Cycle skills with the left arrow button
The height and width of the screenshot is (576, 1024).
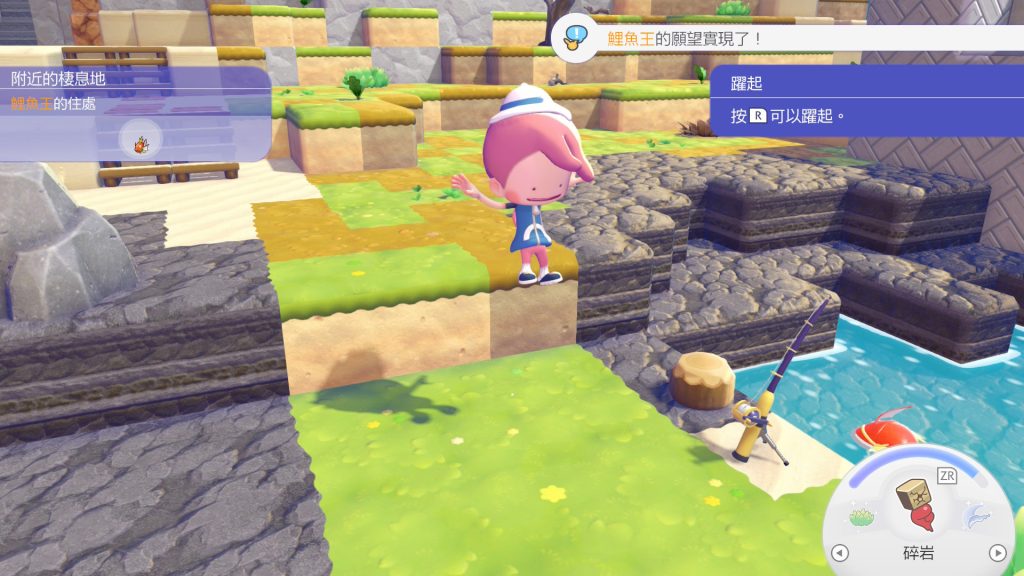click(839, 553)
